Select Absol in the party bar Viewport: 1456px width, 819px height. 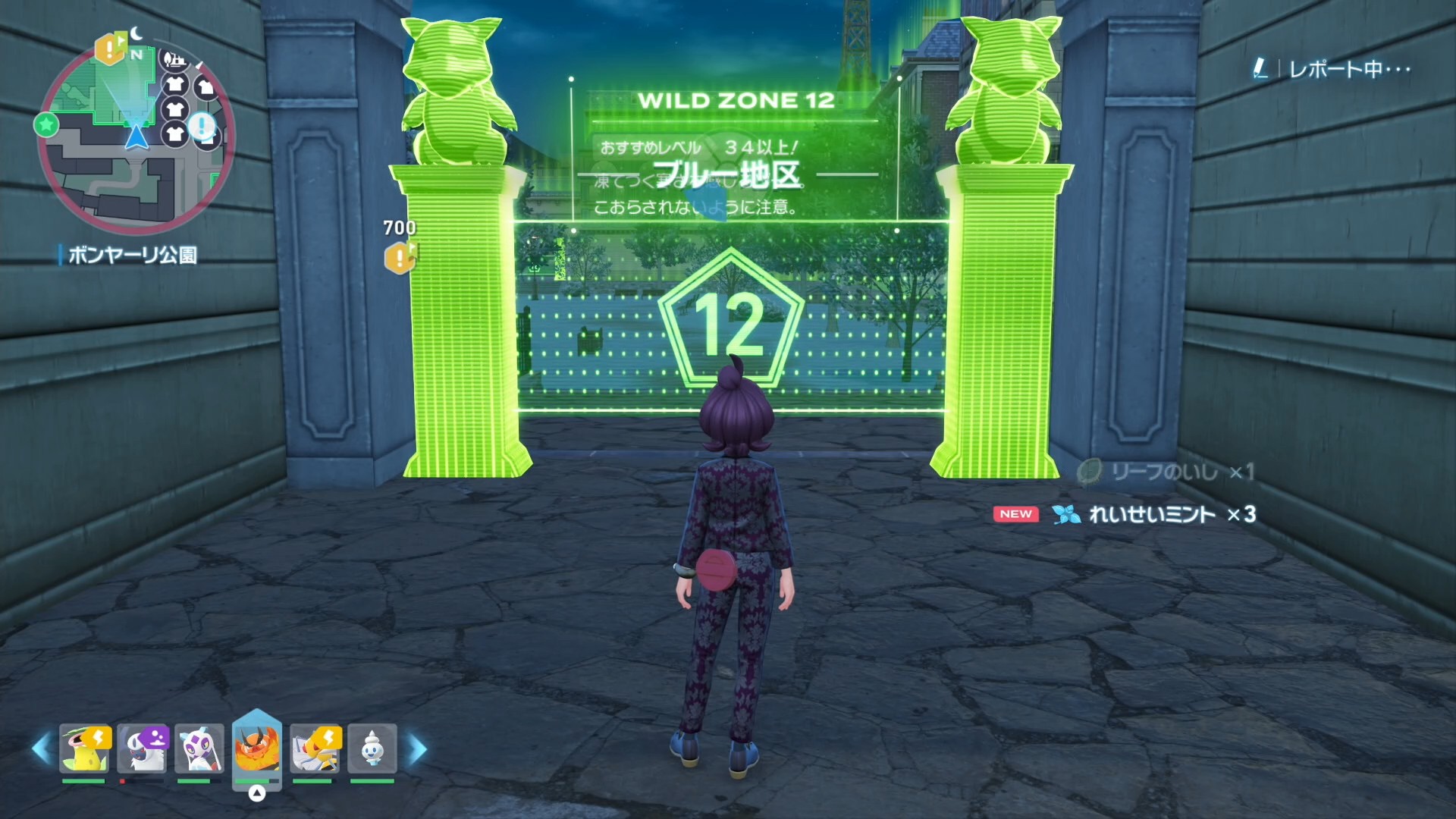pyautogui.click(x=143, y=748)
